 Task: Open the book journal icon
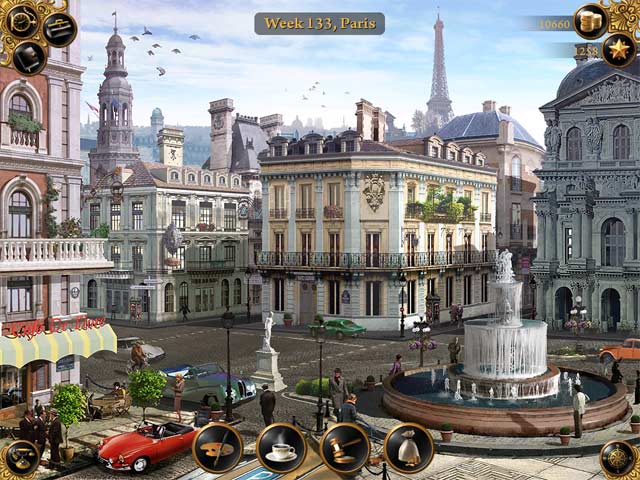(x=28, y=57)
